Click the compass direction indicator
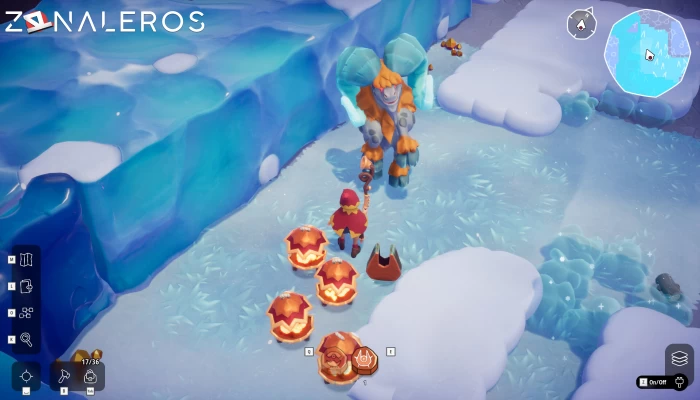Screen dimensions: 700x400 [x=581, y=24]
